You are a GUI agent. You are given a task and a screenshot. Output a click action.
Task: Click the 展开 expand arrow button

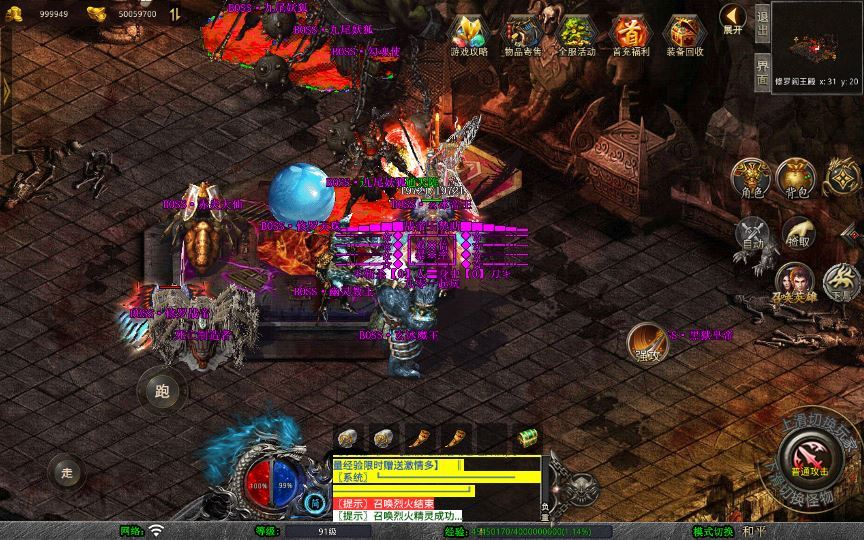coord(733,19)
